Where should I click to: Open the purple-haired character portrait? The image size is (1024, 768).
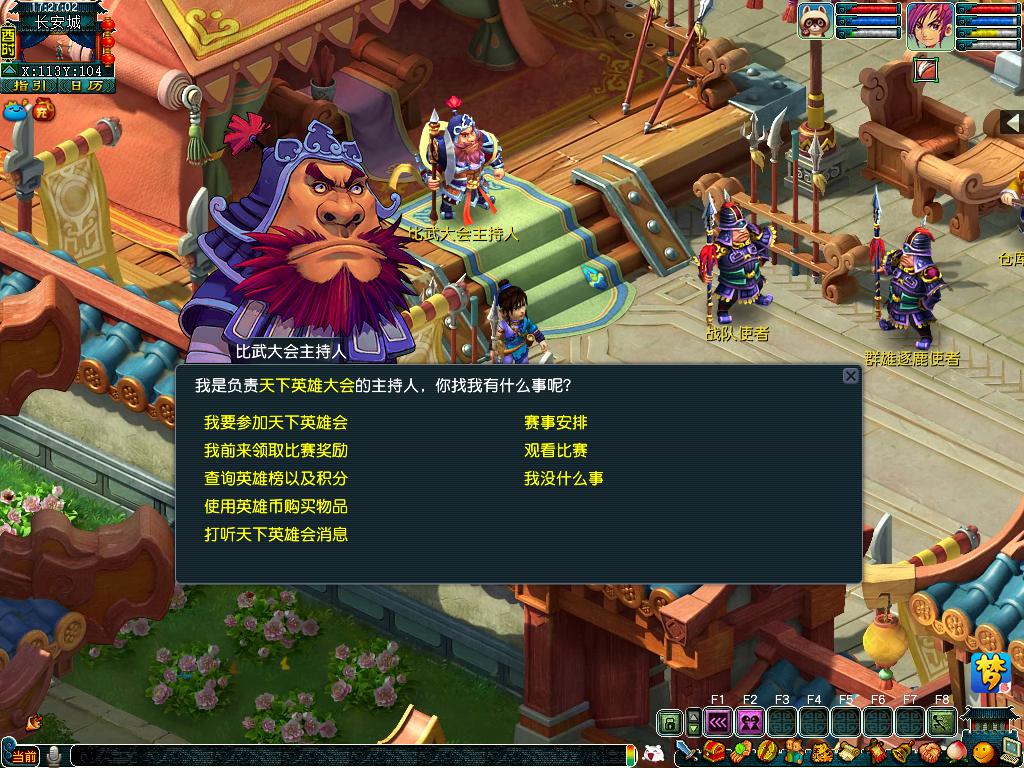tap(929, 26)
